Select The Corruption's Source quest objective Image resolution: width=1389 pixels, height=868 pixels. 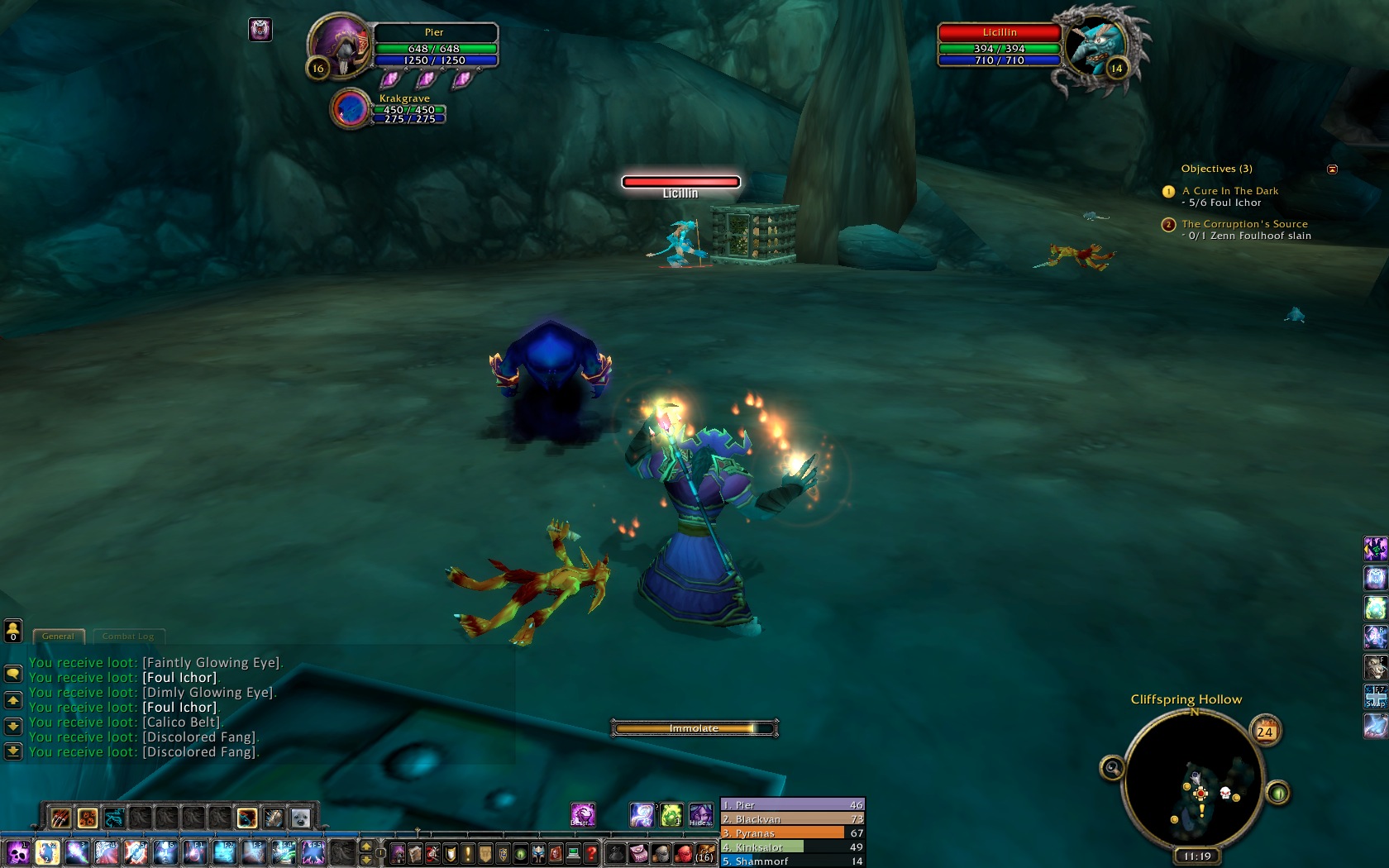pyautogui.click(x=1244, y=224)
